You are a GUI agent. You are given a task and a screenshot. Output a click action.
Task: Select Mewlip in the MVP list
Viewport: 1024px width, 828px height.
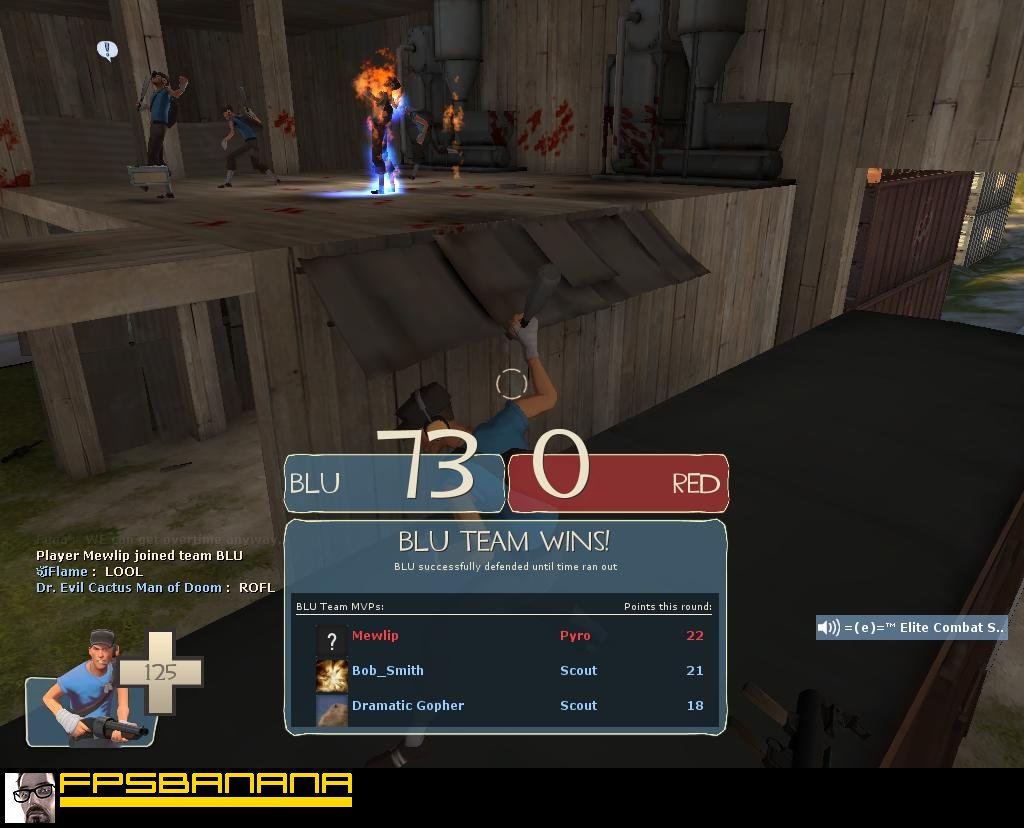(375, 636)
